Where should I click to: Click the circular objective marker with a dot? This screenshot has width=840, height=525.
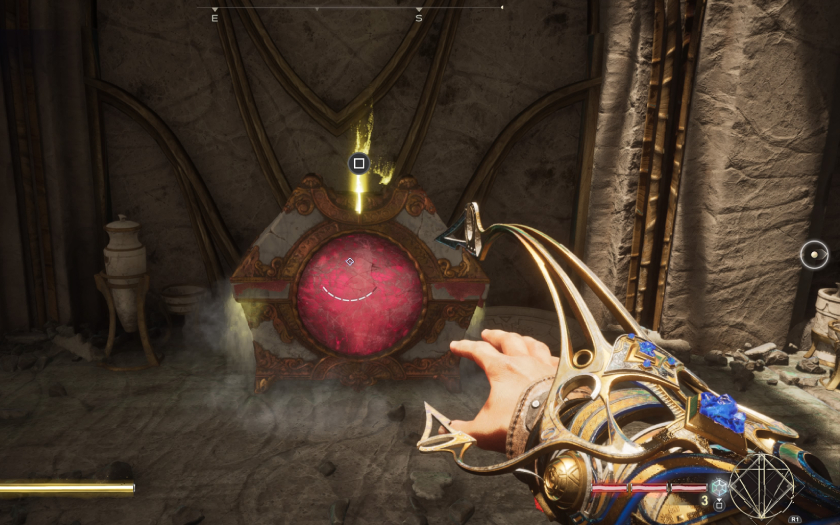(814, 255)
